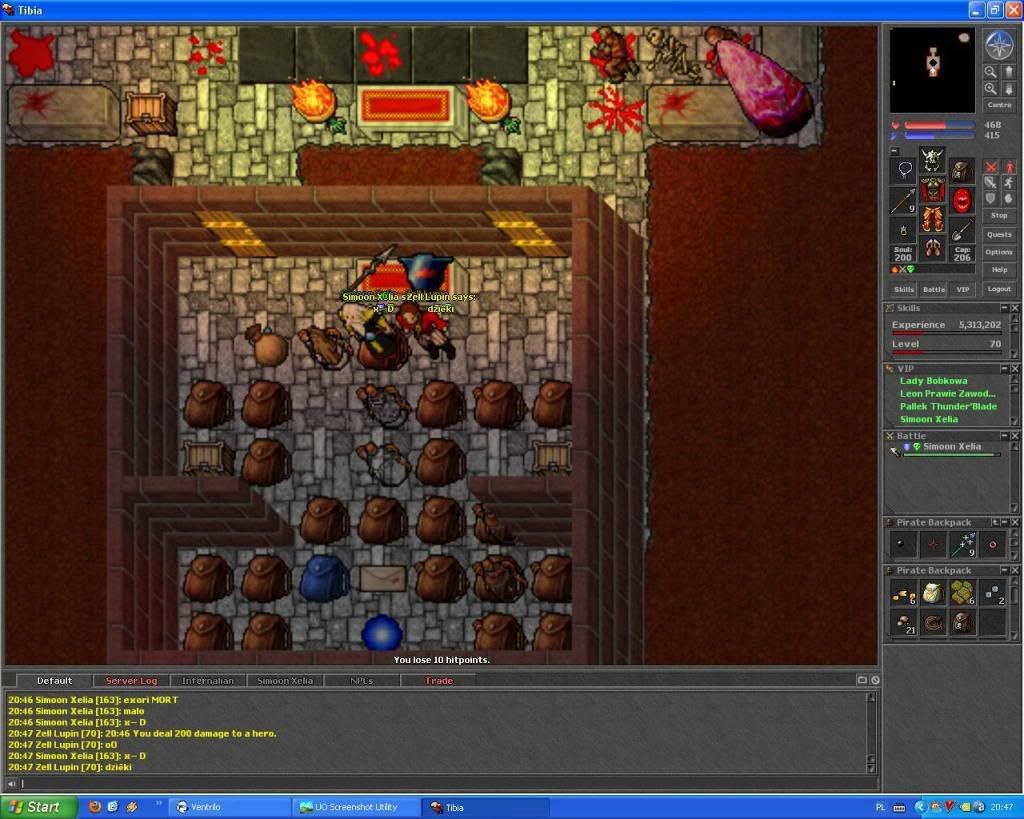This screenshot has height=819, width=1024.
Task: Switch to Ventrilo in the taskbar
Action: pyautogui.click(x=229, y=807)
